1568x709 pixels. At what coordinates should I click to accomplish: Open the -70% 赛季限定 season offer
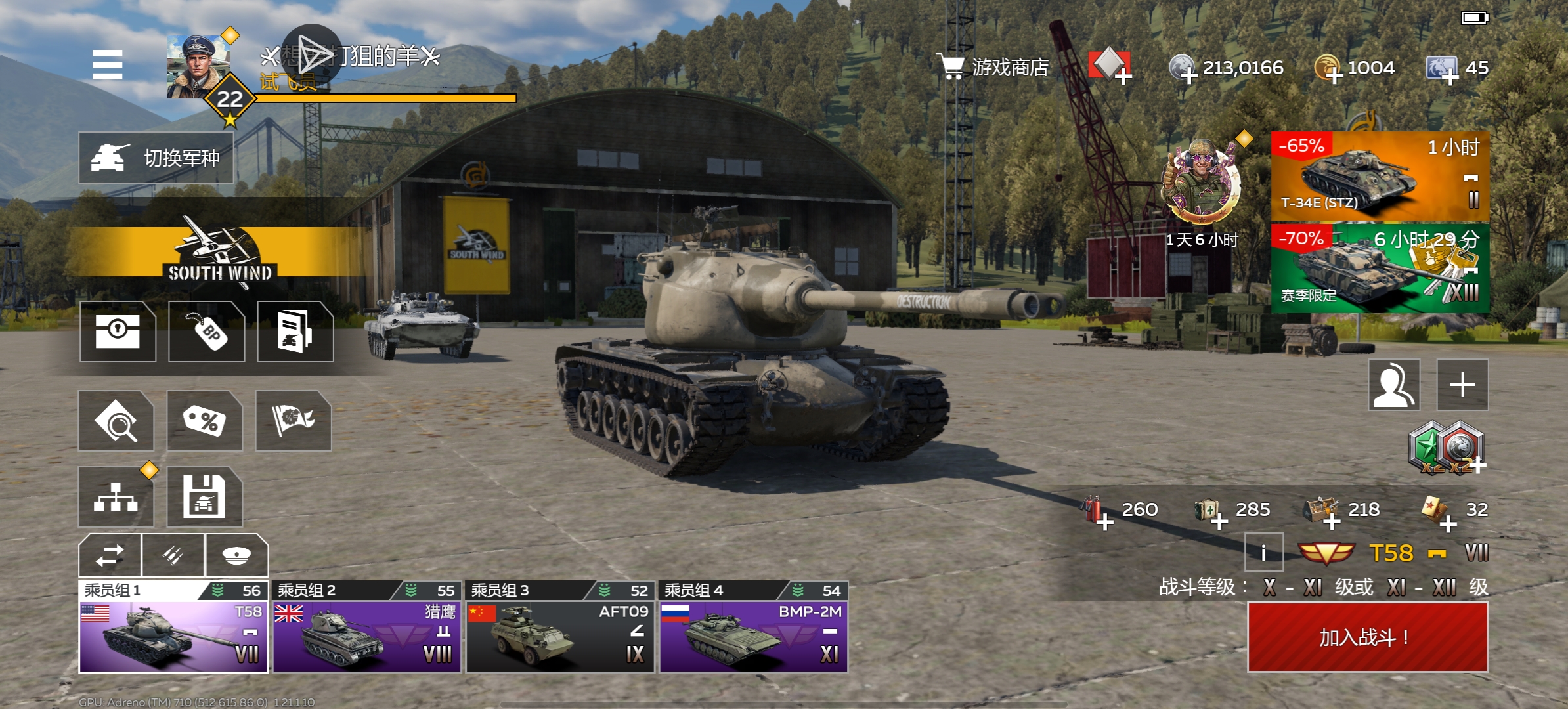(1380, 268)
